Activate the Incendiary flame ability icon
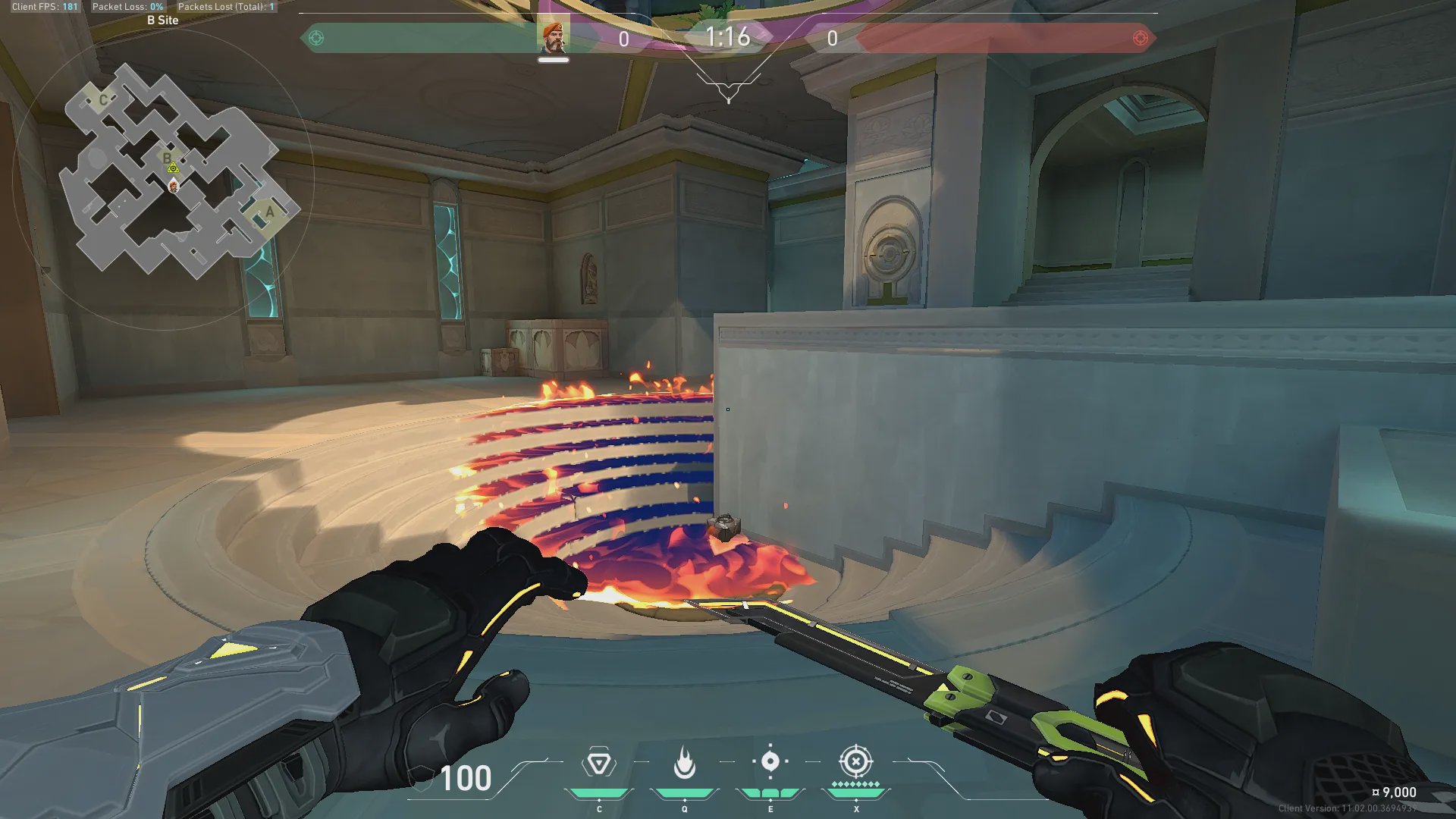This screenshot has height=819, width=1456. 684,763
